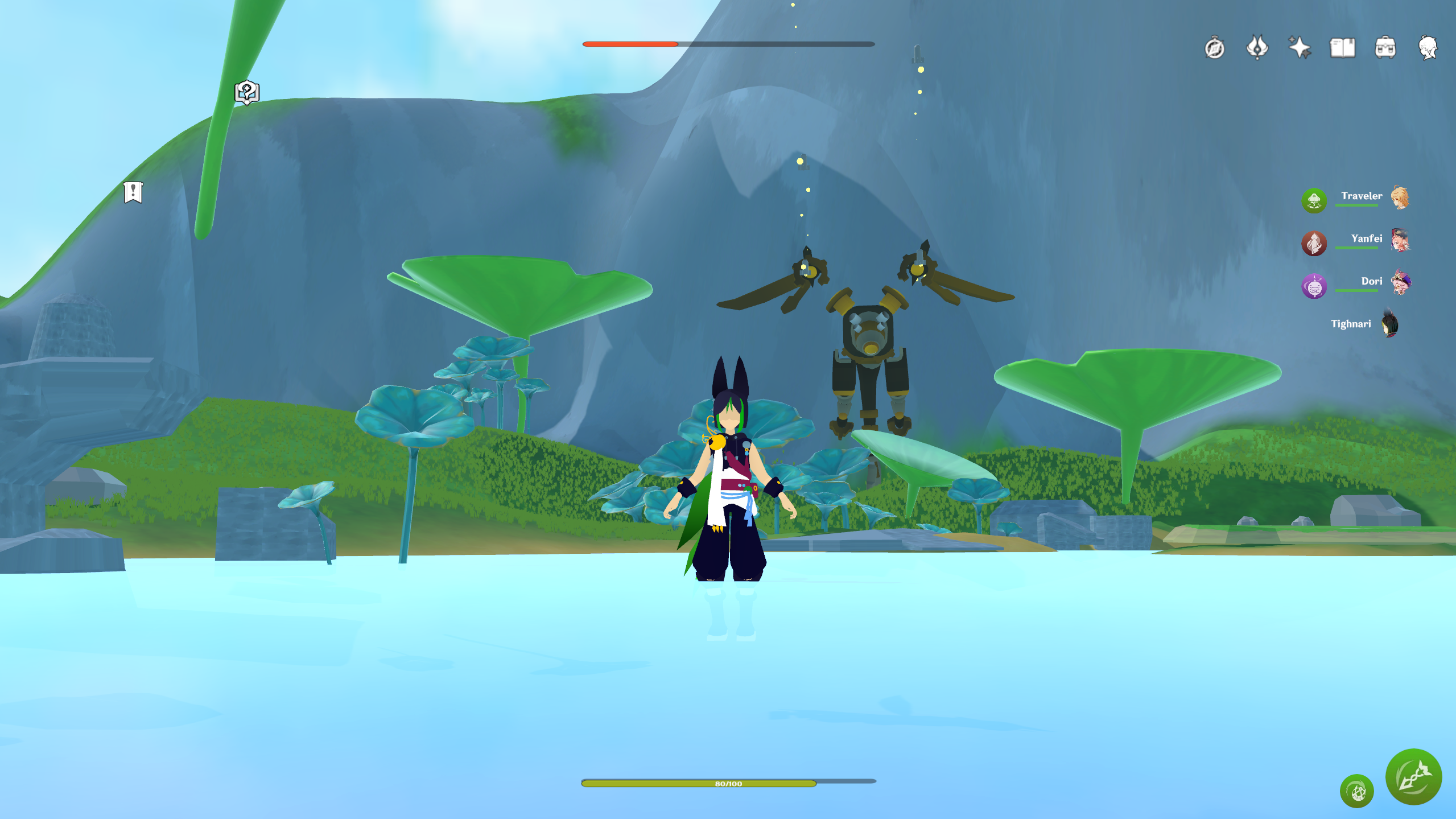The image size is (1456, 819).
Task: Use the small green elemental skill button
Action: click(x=1357, y=791)
